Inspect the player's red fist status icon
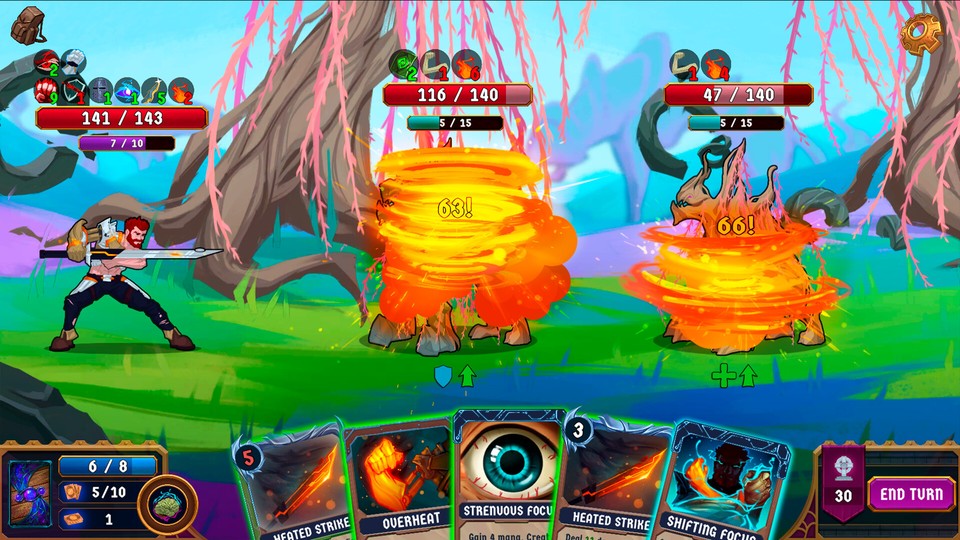The width and height of the screenshot is (960, 540). 47,91
